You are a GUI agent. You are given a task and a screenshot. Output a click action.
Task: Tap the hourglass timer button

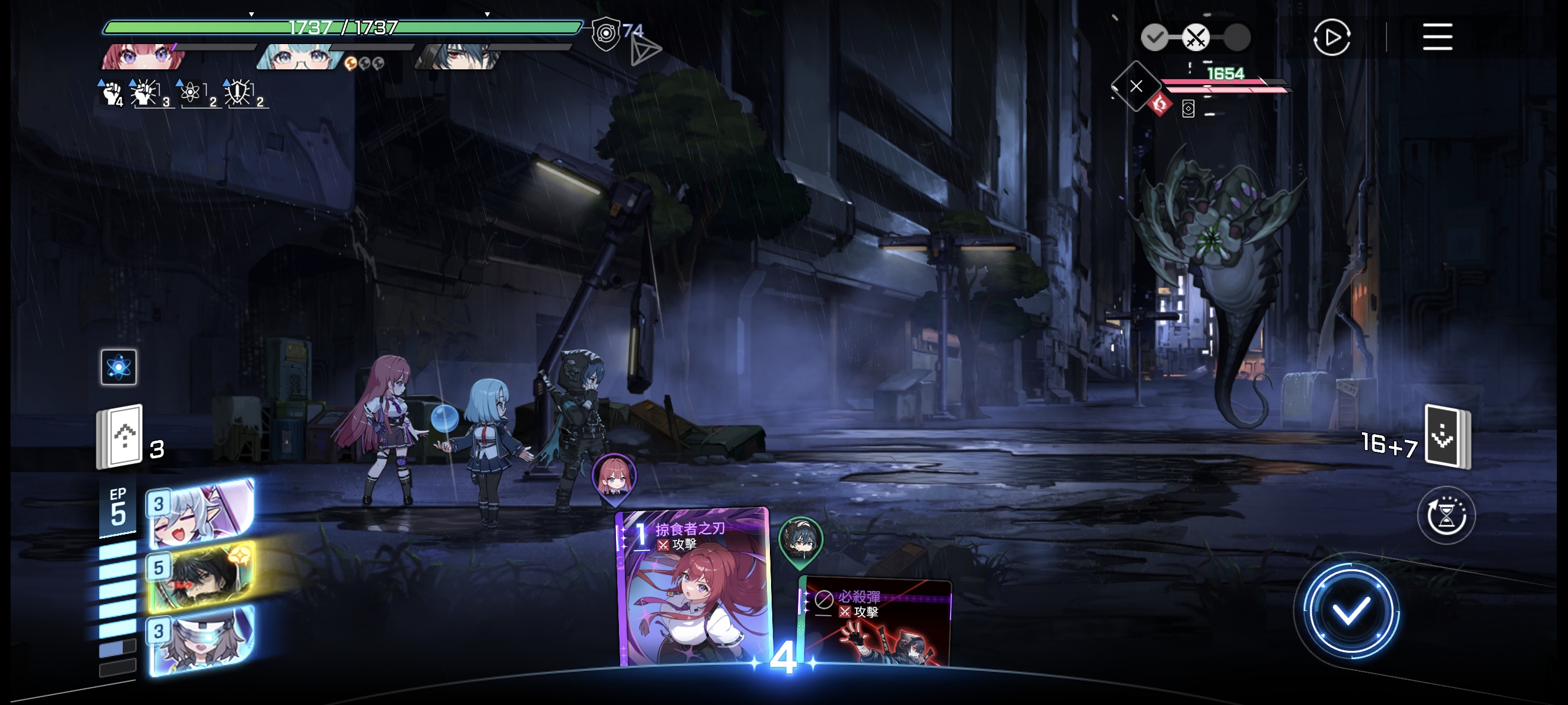(1446, 516)
